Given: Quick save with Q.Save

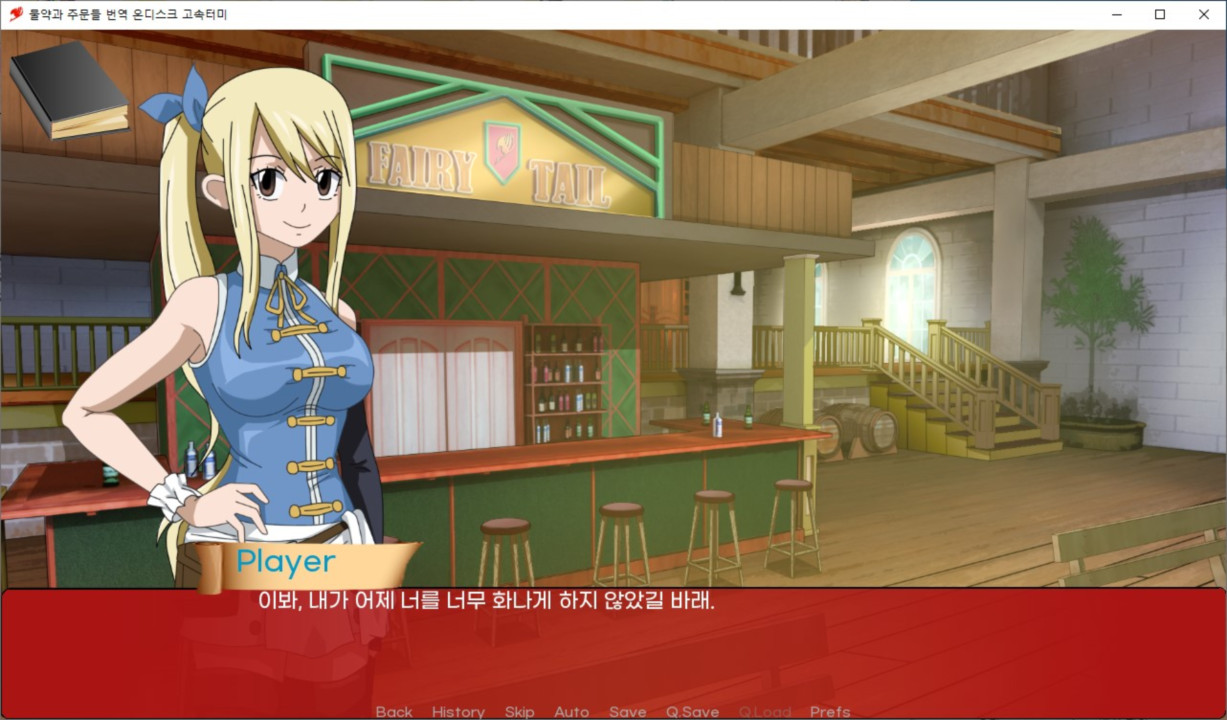Looking at the screenshot, I should (692, 712).
